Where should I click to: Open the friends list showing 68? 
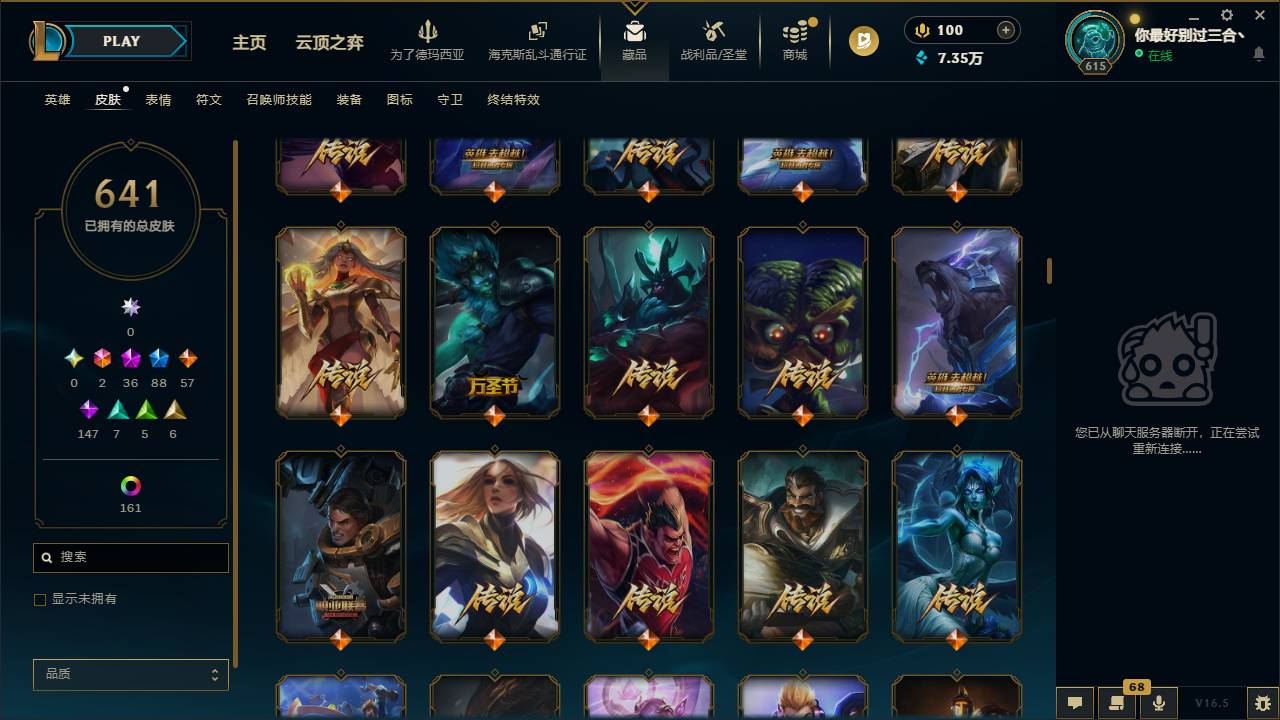(x=1117, y=703)
